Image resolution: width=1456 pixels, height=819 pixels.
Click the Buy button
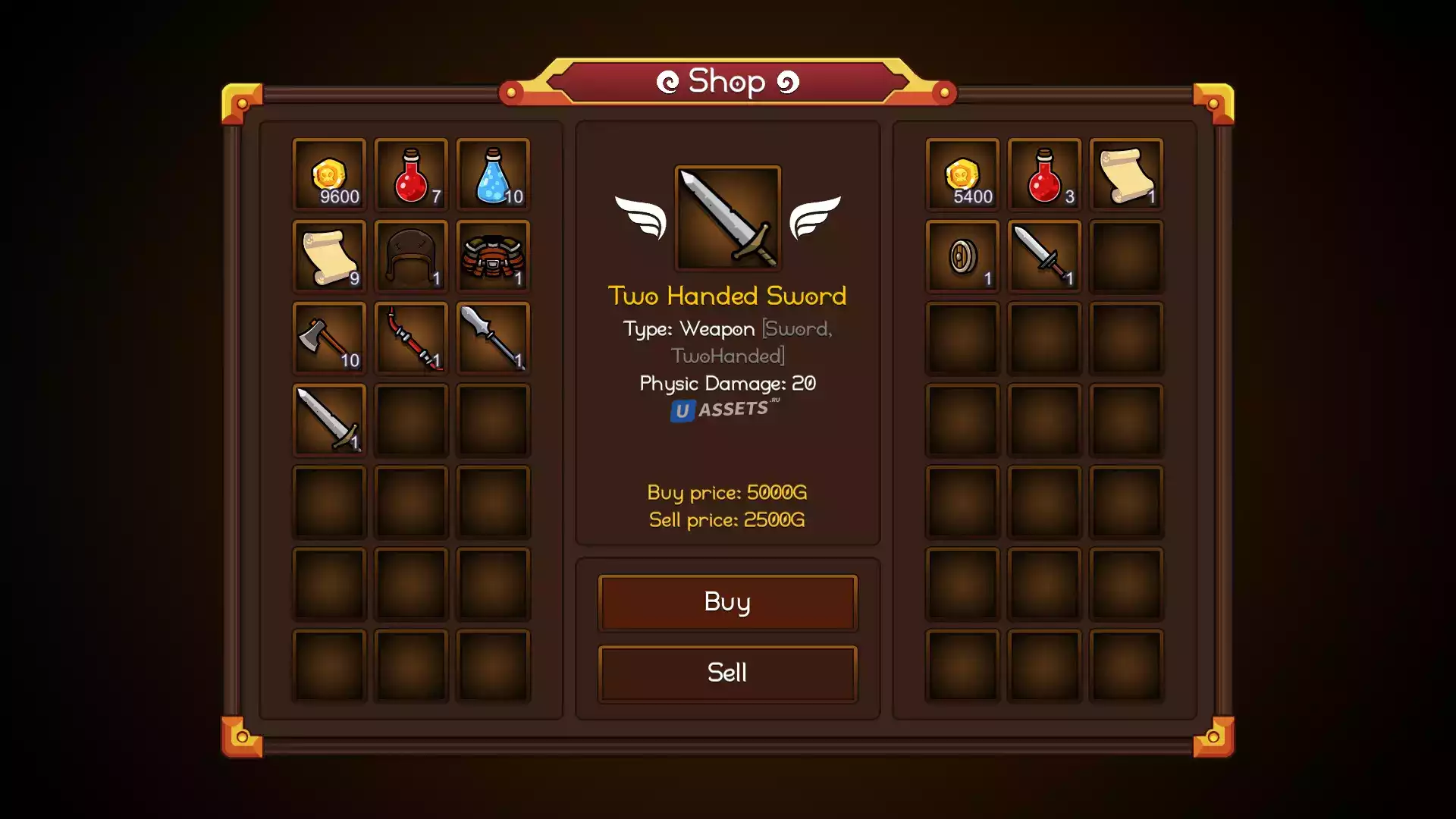(727, 602)
